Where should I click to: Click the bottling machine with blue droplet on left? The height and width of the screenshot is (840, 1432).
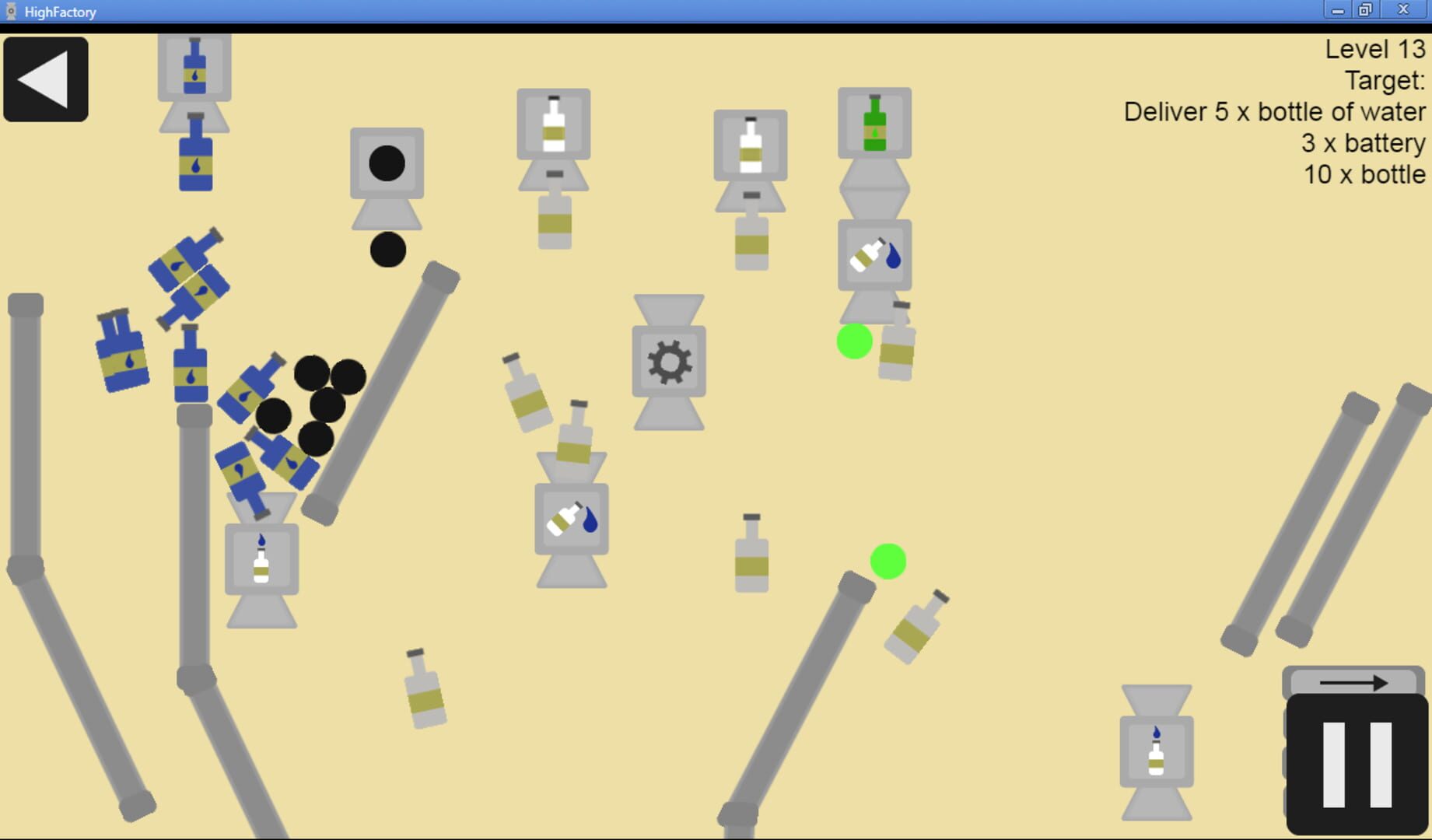[262, 558]
